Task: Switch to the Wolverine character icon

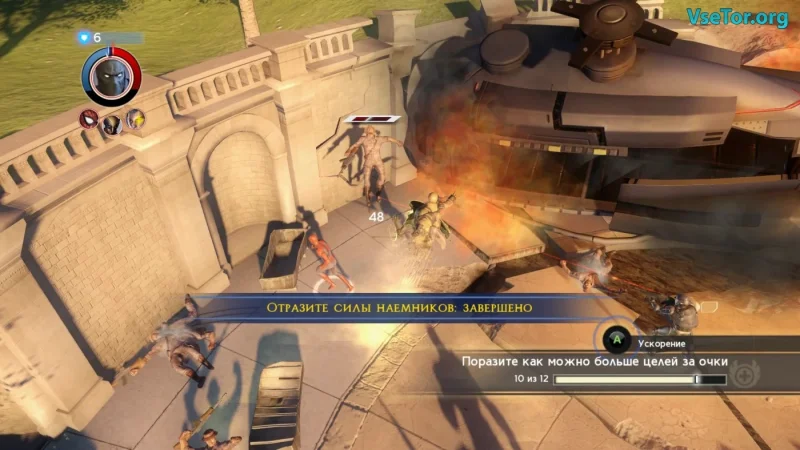Action: [x=111, y=123]
